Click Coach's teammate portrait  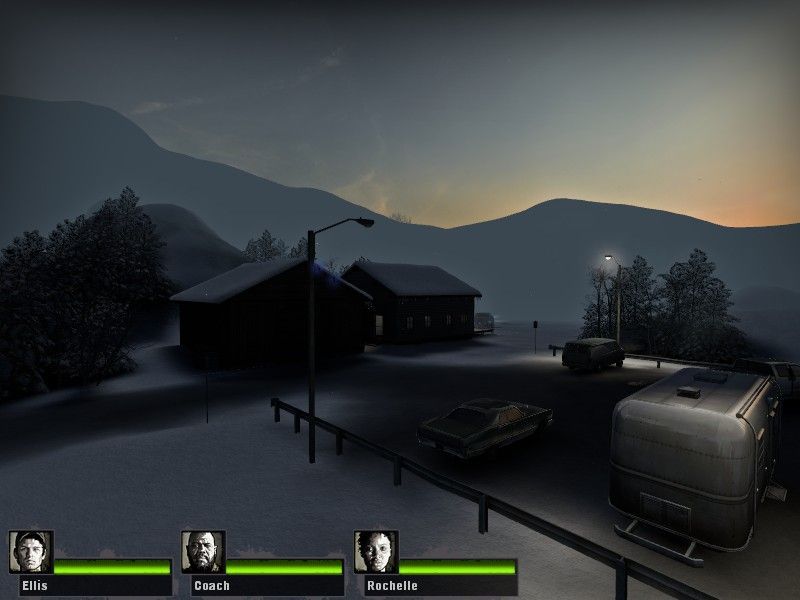(203, 552)
